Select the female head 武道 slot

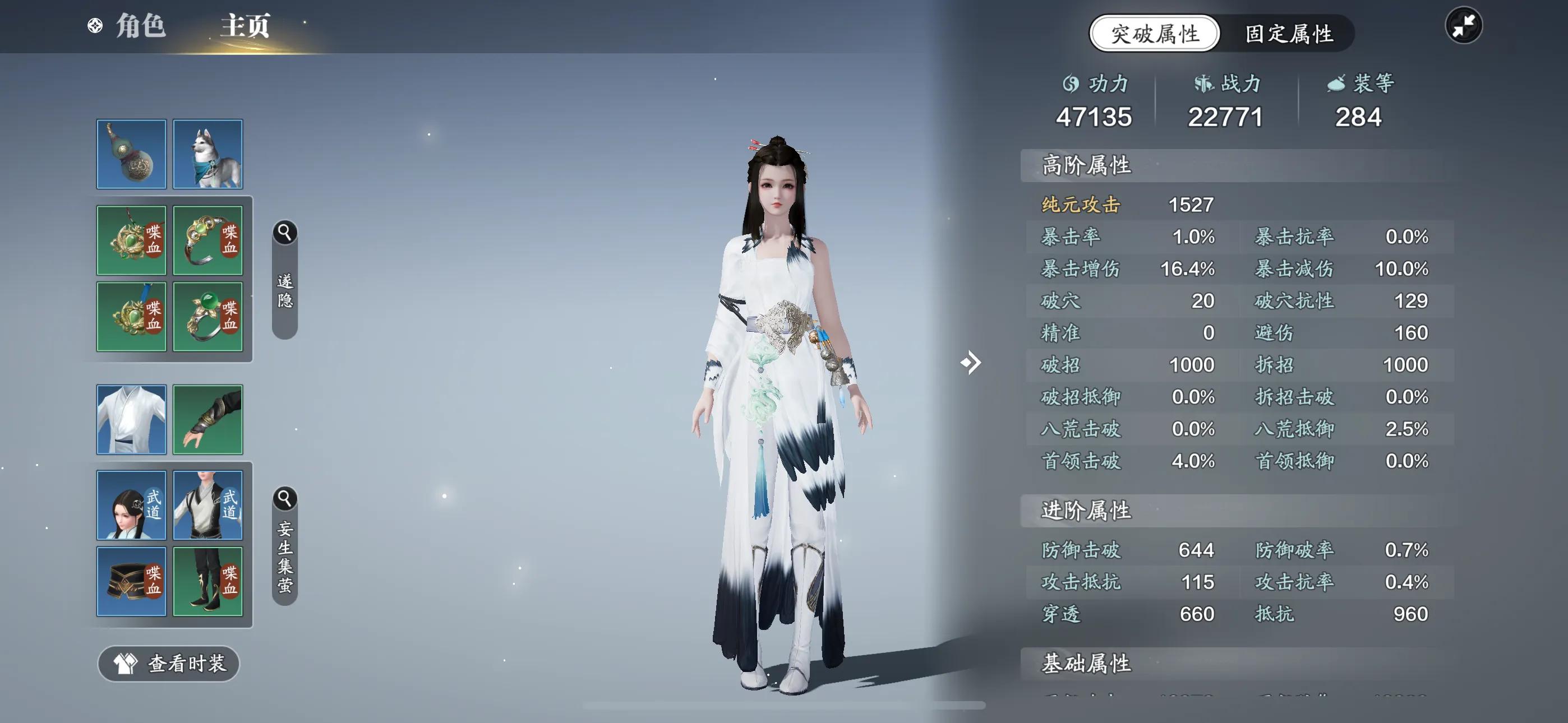[131, 505]
